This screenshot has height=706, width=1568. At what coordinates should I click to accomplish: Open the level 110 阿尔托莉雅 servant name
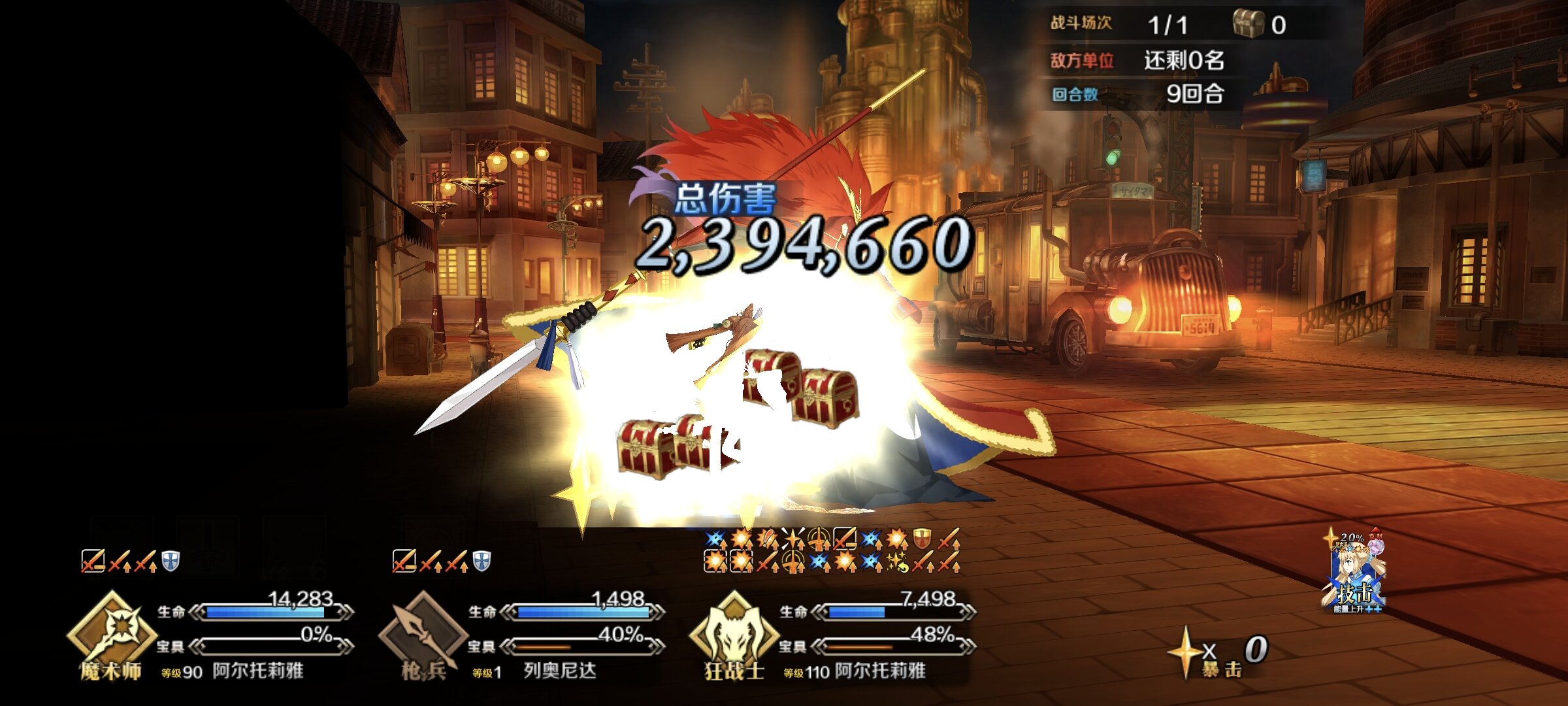point(879,671)
